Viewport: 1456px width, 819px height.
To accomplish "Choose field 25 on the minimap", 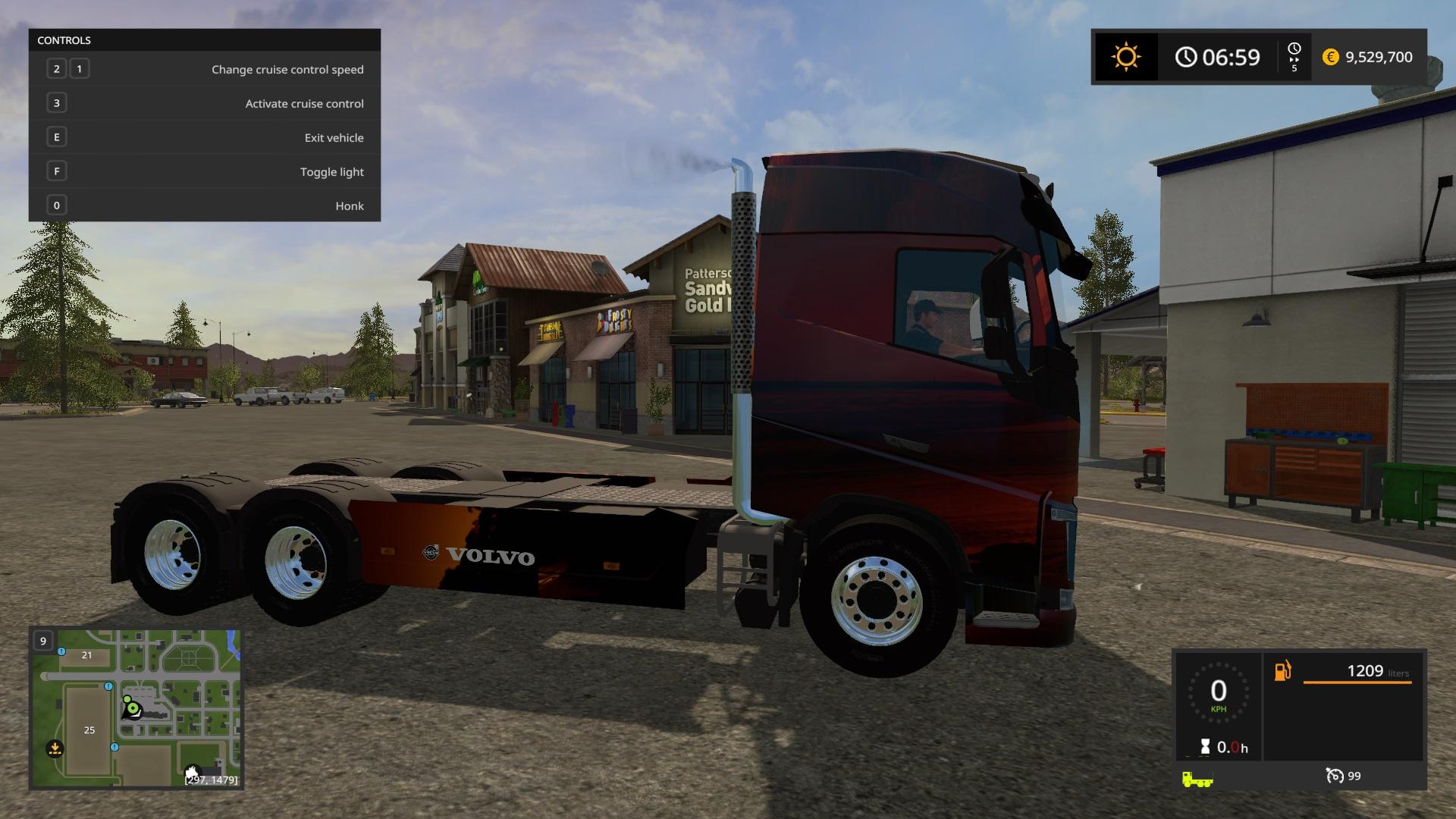I will coord(89,730).
